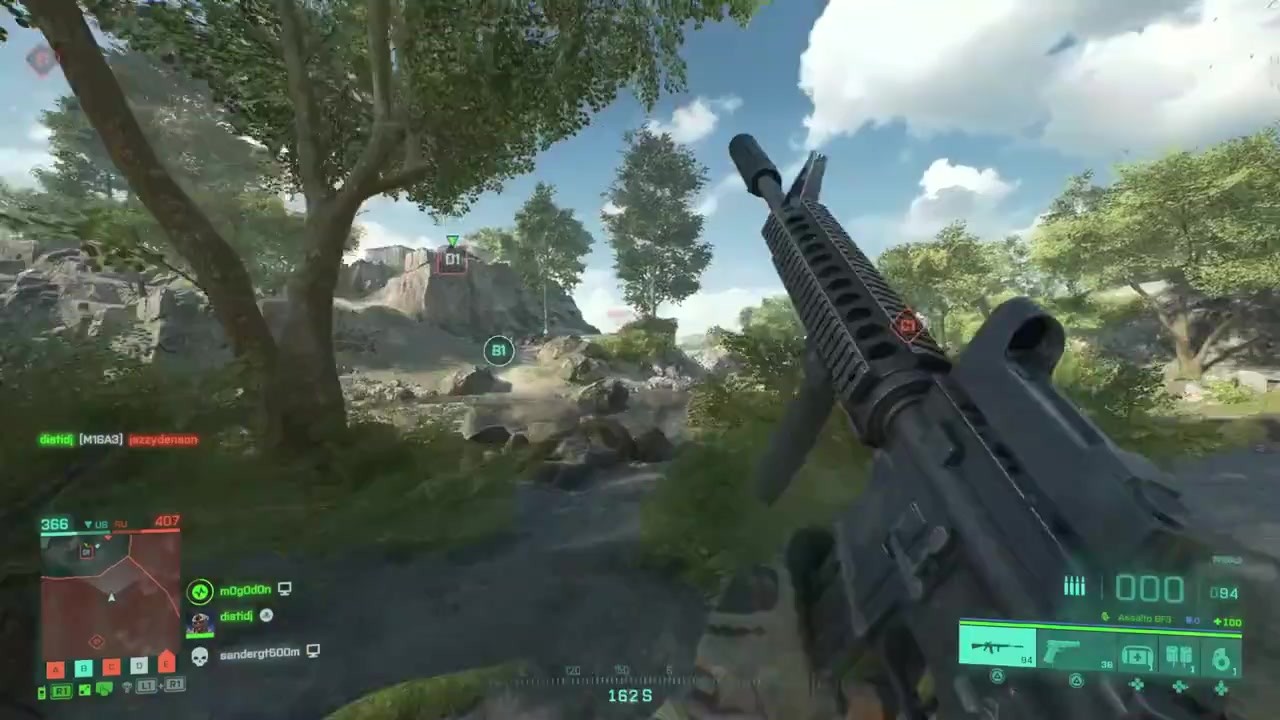This screenshot has height=720, width=1280.
Task: Click the med-pen pouch gadget icon
Action: tap(1178, 656)
